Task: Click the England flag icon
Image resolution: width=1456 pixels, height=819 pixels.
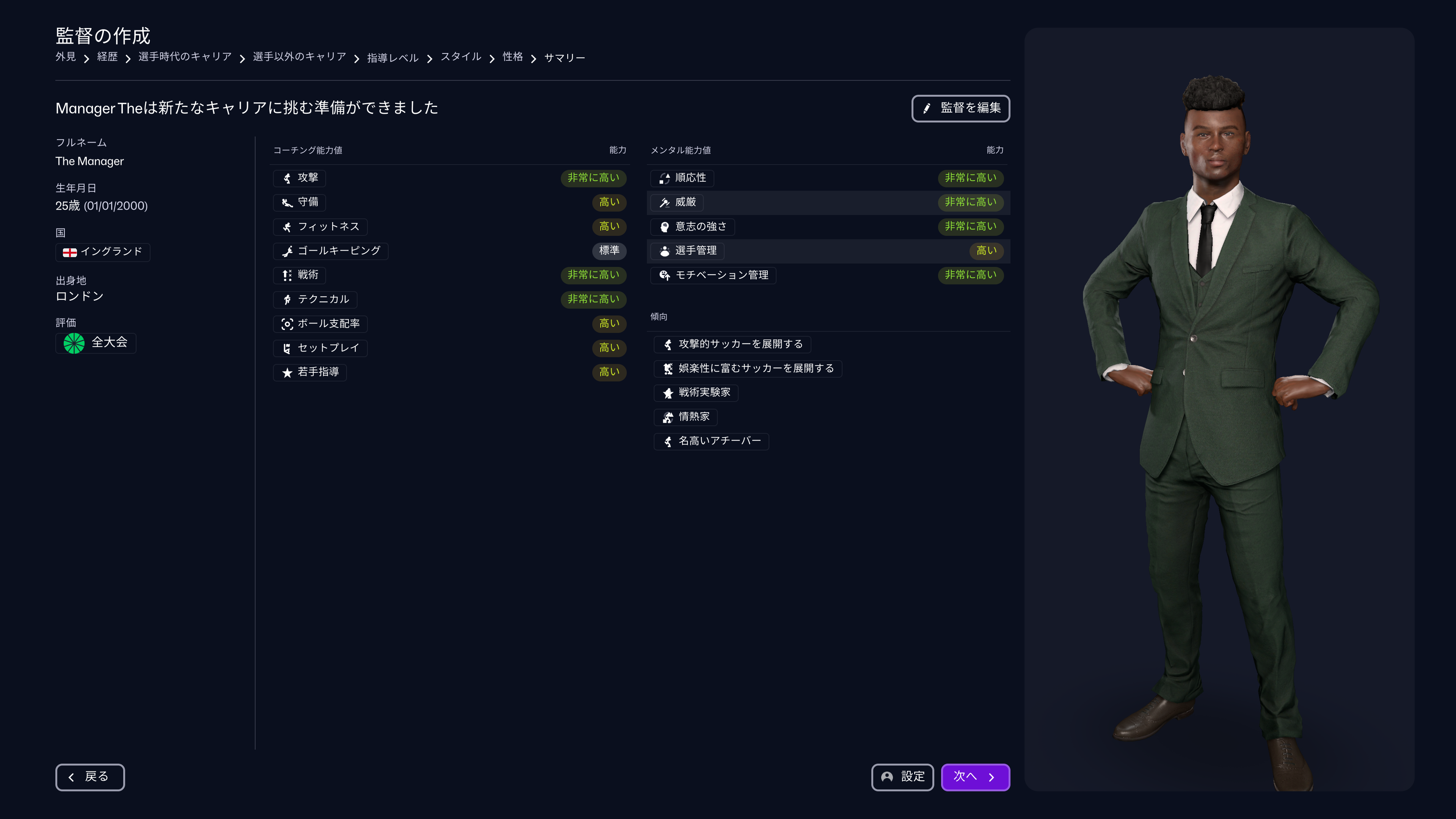Action: click(70, 253)
